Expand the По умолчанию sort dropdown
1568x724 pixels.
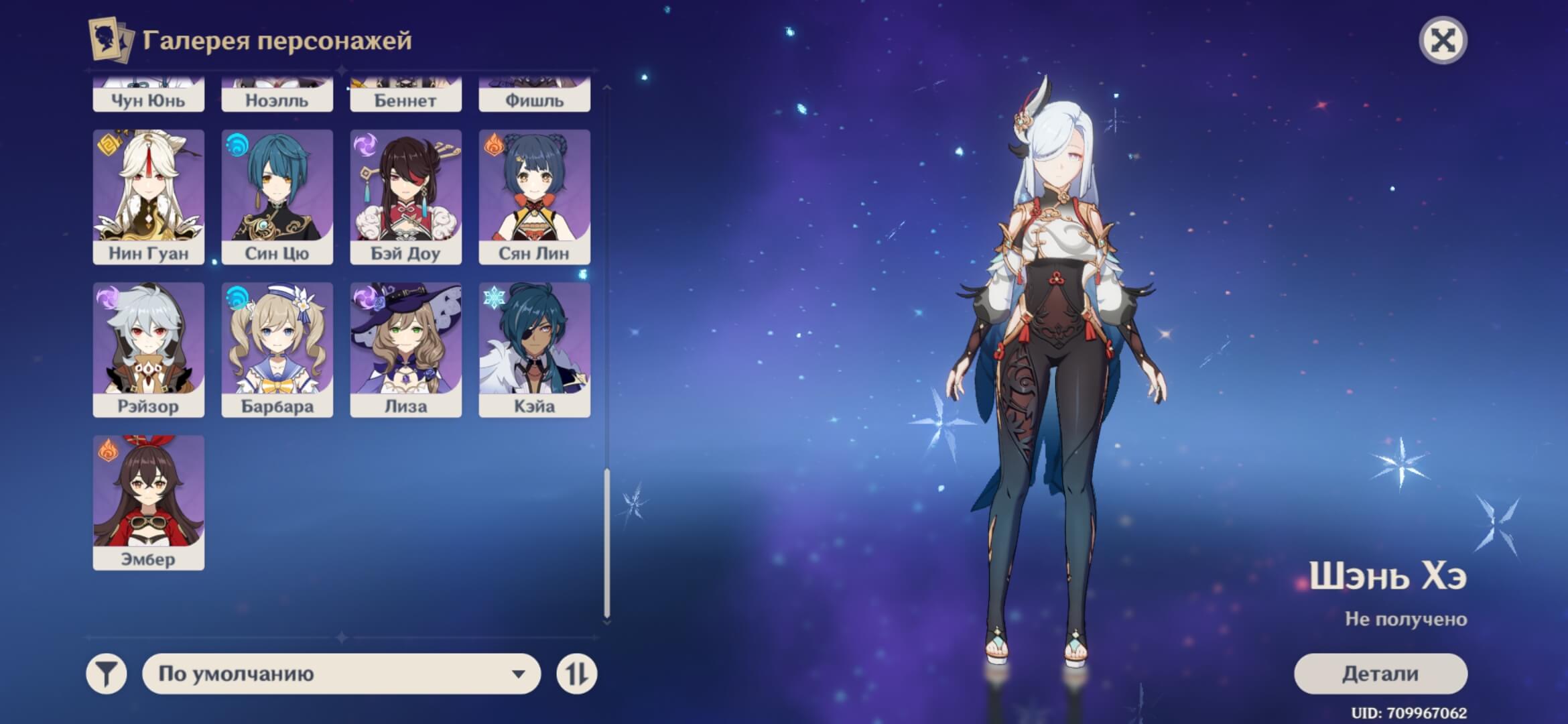341,674
